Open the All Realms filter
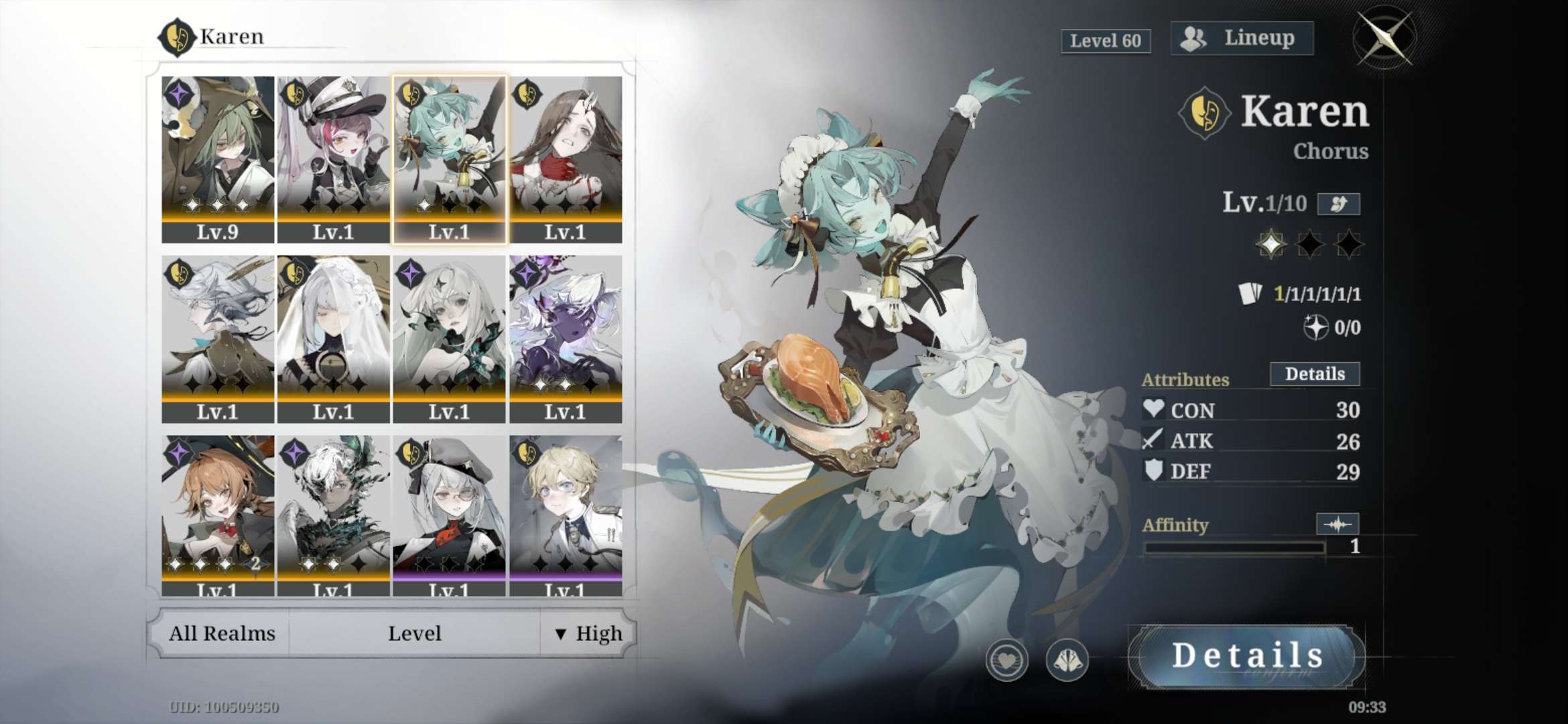 coord(222,633)
